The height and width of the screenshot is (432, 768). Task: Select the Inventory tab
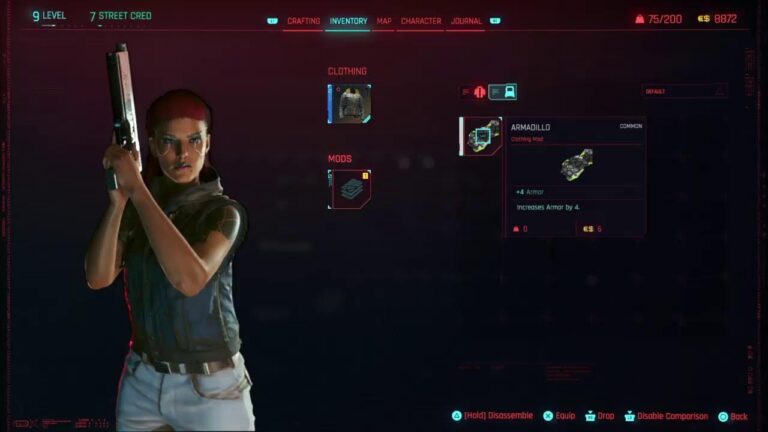(x=348, y=21)
